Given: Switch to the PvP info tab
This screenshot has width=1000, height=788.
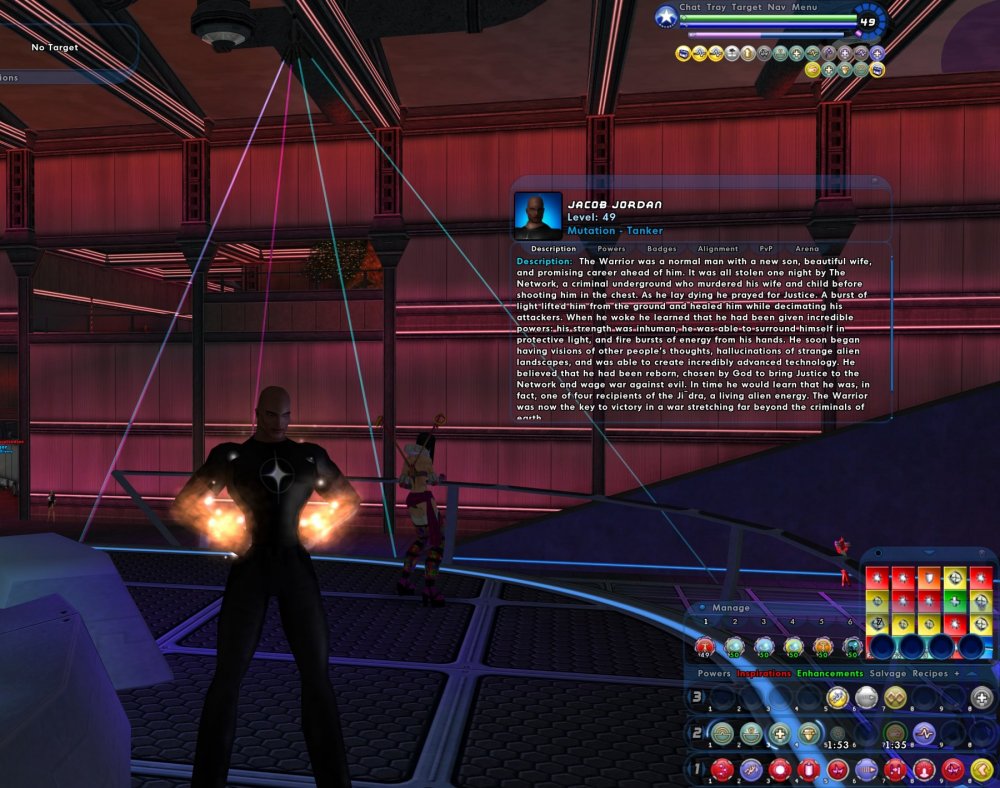Looking at the screenshot, I should [766, 249].
